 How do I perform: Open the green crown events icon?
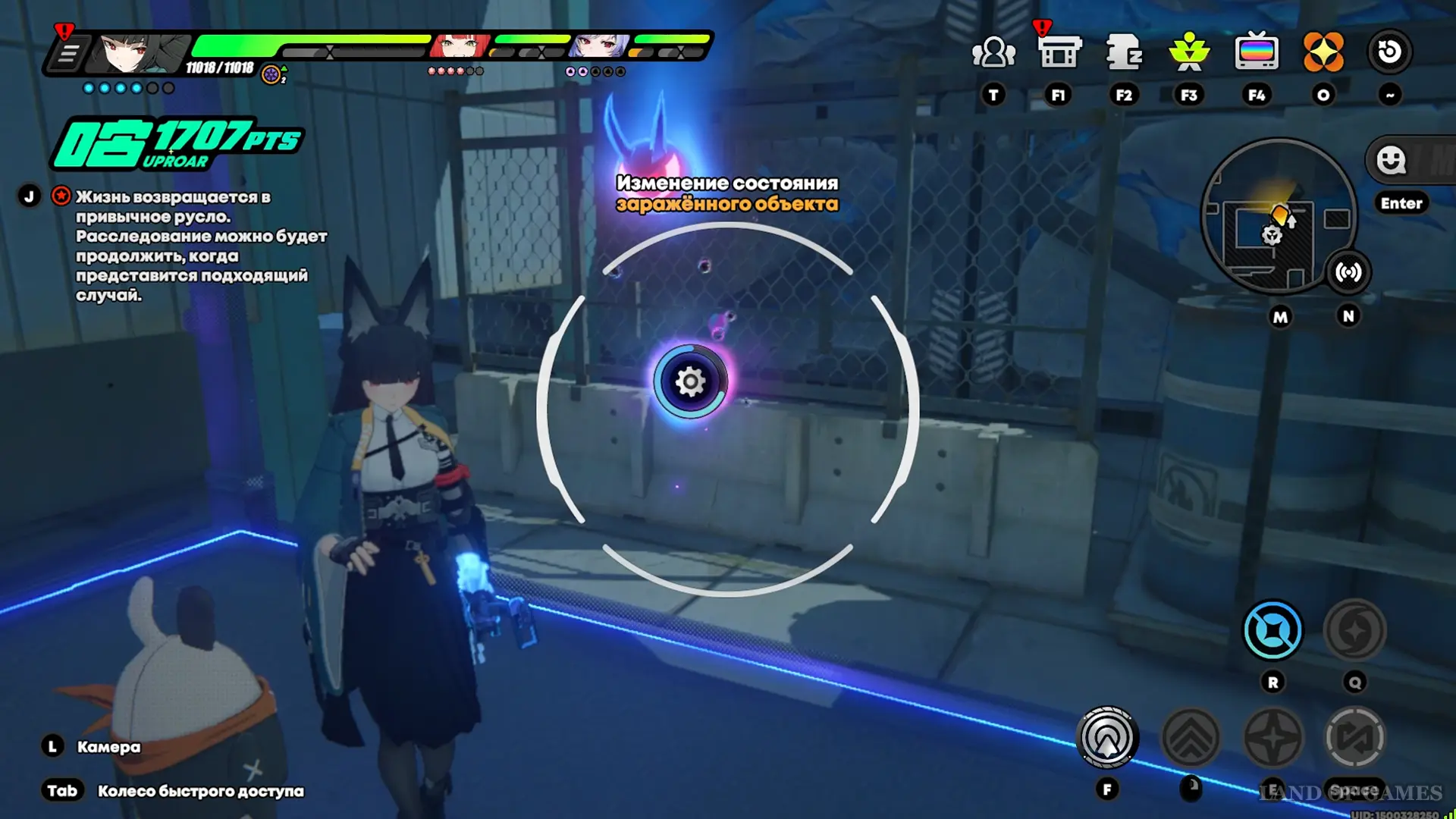click(1189, 53)
